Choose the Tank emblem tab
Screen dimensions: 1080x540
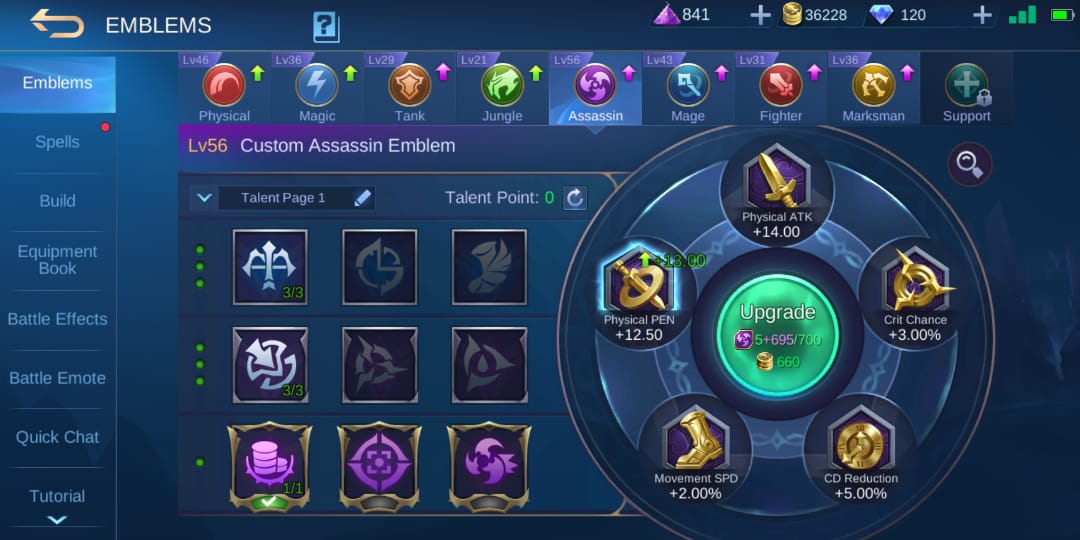tap(409, 90)
